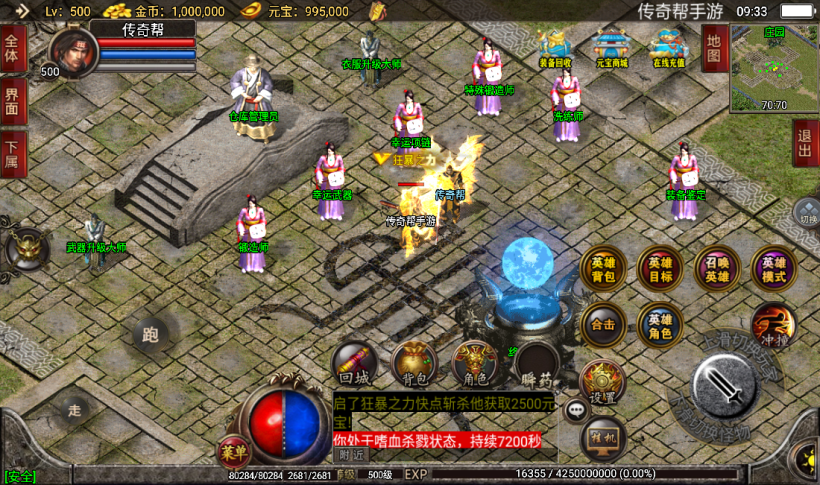The width and height of the screenshot is (820, 485).
Task: Select the 英雄目标 hero target button
Action: tap(660, 268)
